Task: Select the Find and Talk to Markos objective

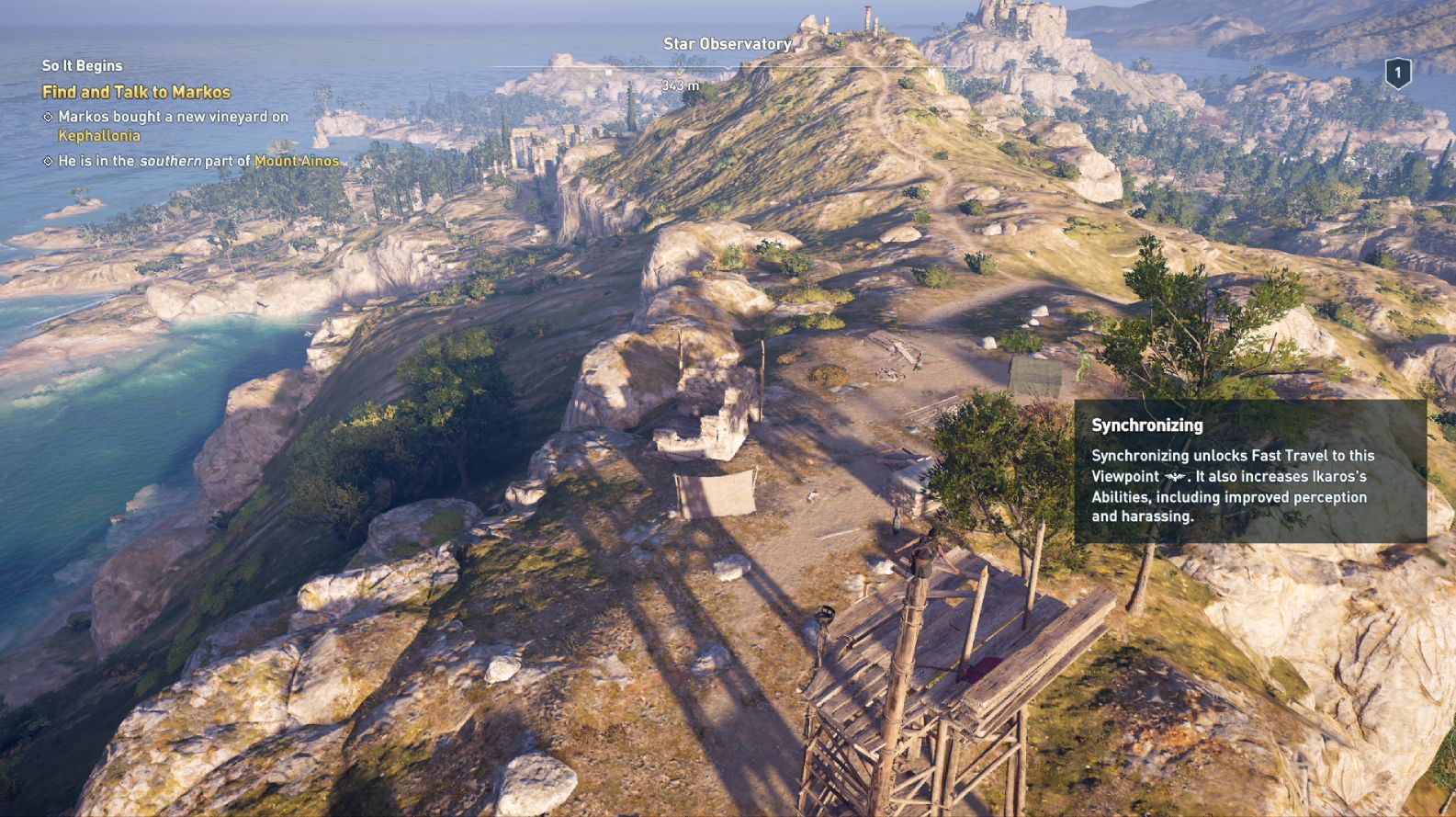Action: [x=136, y=92]
